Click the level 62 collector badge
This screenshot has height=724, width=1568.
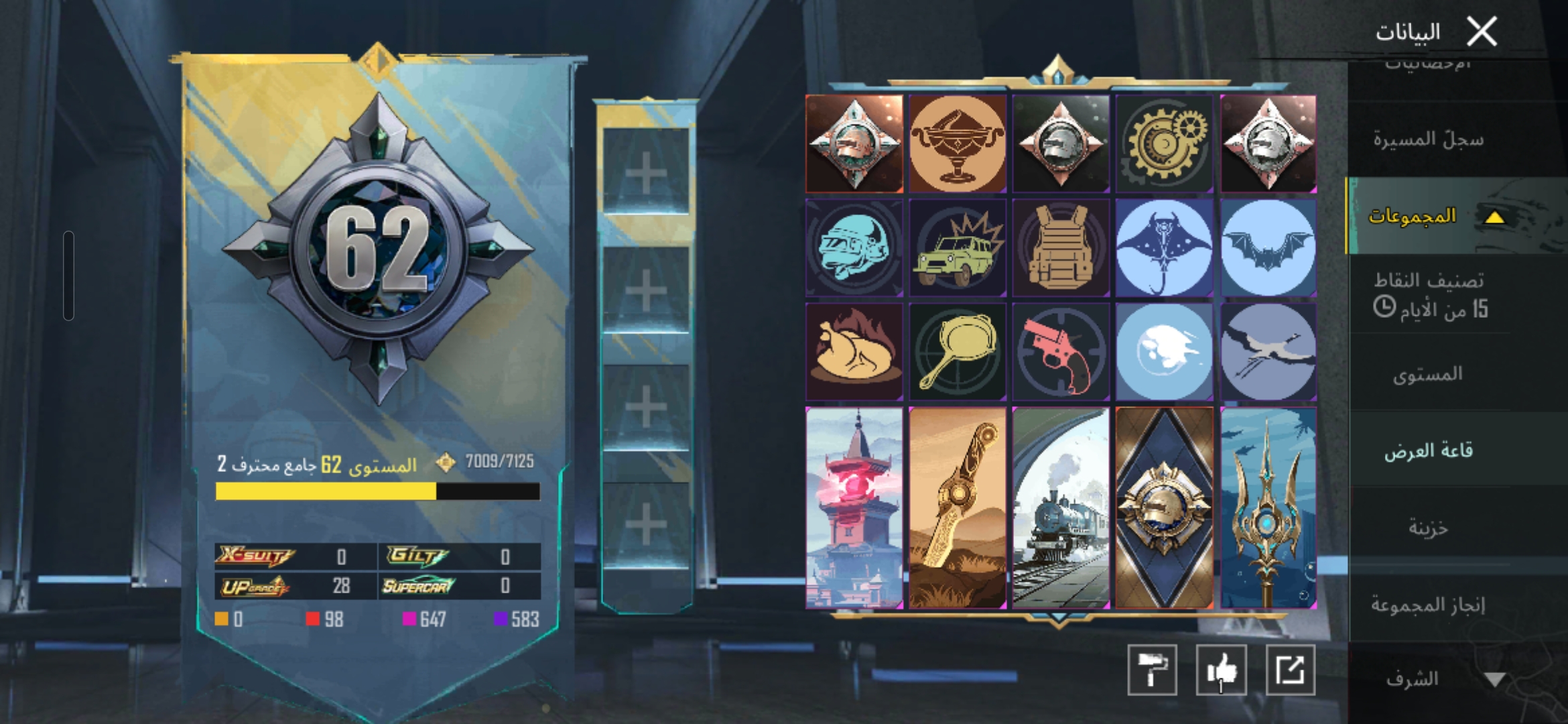point(379,249)
